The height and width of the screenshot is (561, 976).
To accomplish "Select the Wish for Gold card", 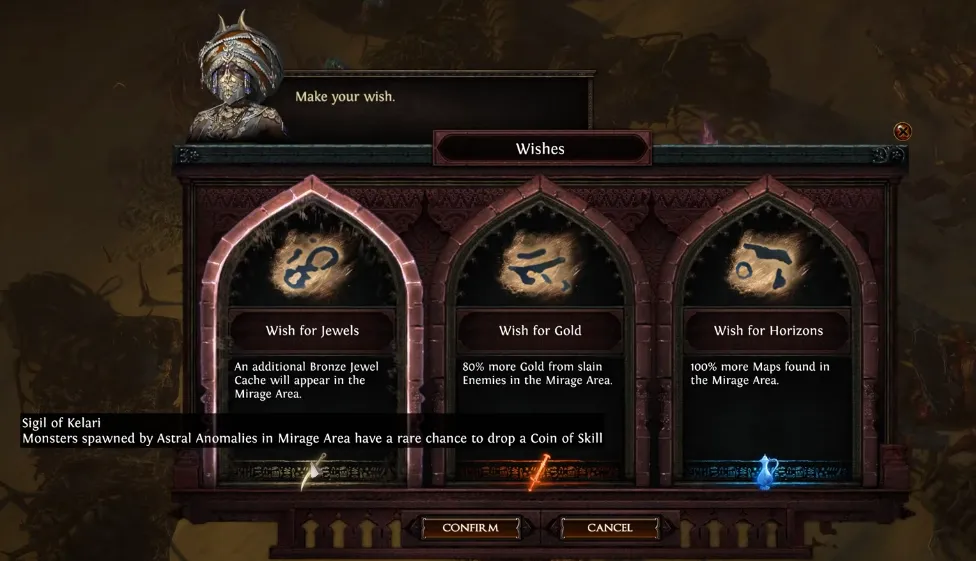I will (540, 330).
